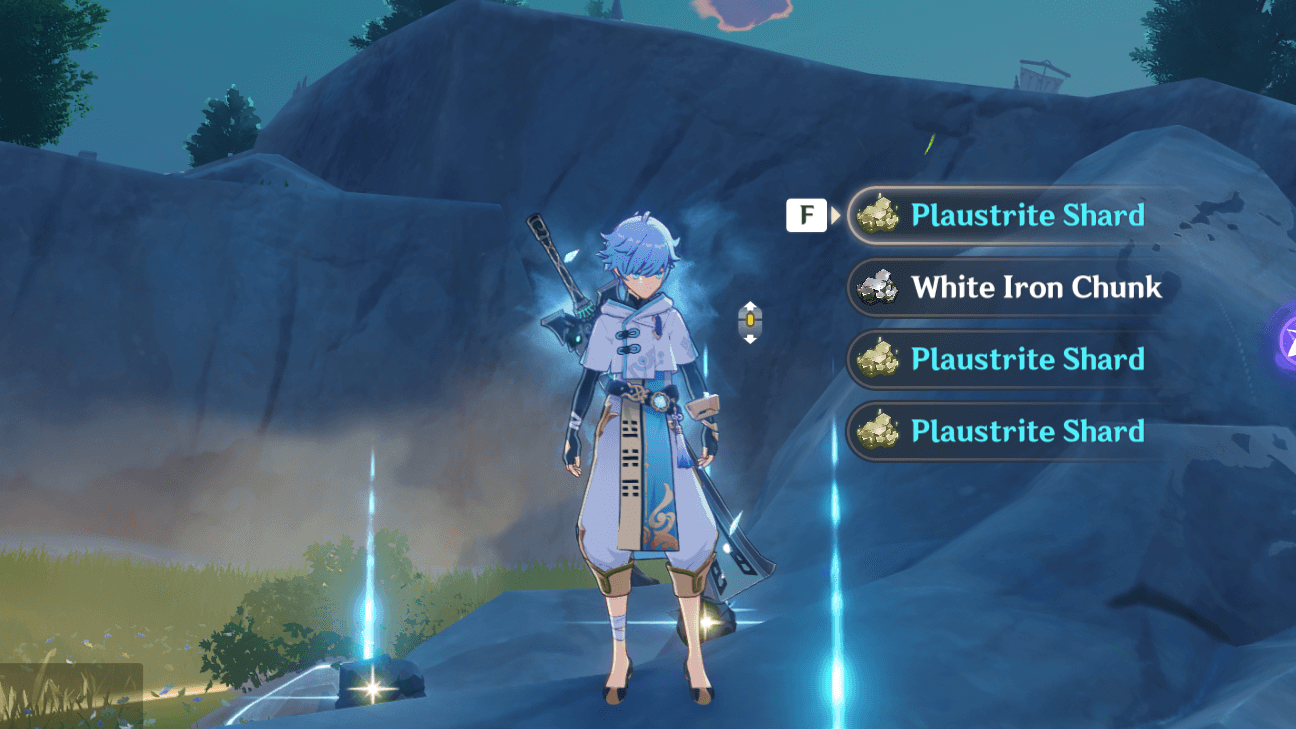Click the Plaustrite Shard icon in the bottom entry
The width and height of the screenshot is (1296, 729).
[x=876, y=431]
